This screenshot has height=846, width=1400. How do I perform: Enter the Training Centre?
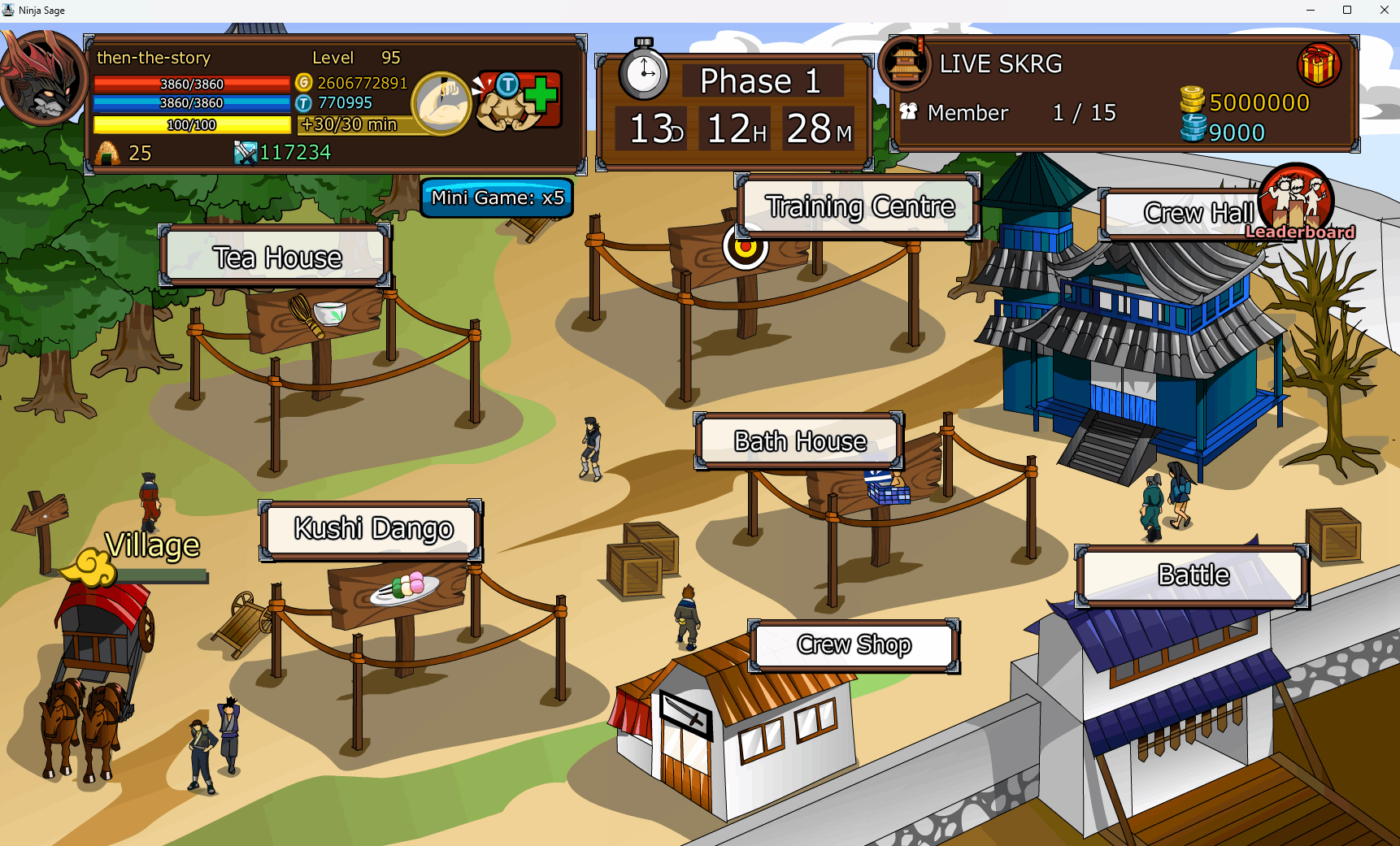(859, 206)
